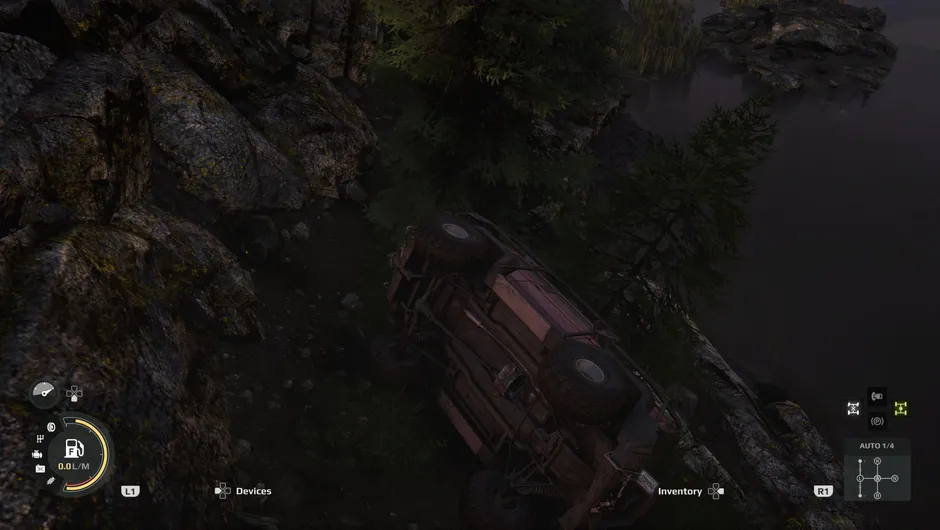940x530 pixels.
Task: Click the AUTO 1/4 gearbox shifter panel
Action: (x=877, y=477)
